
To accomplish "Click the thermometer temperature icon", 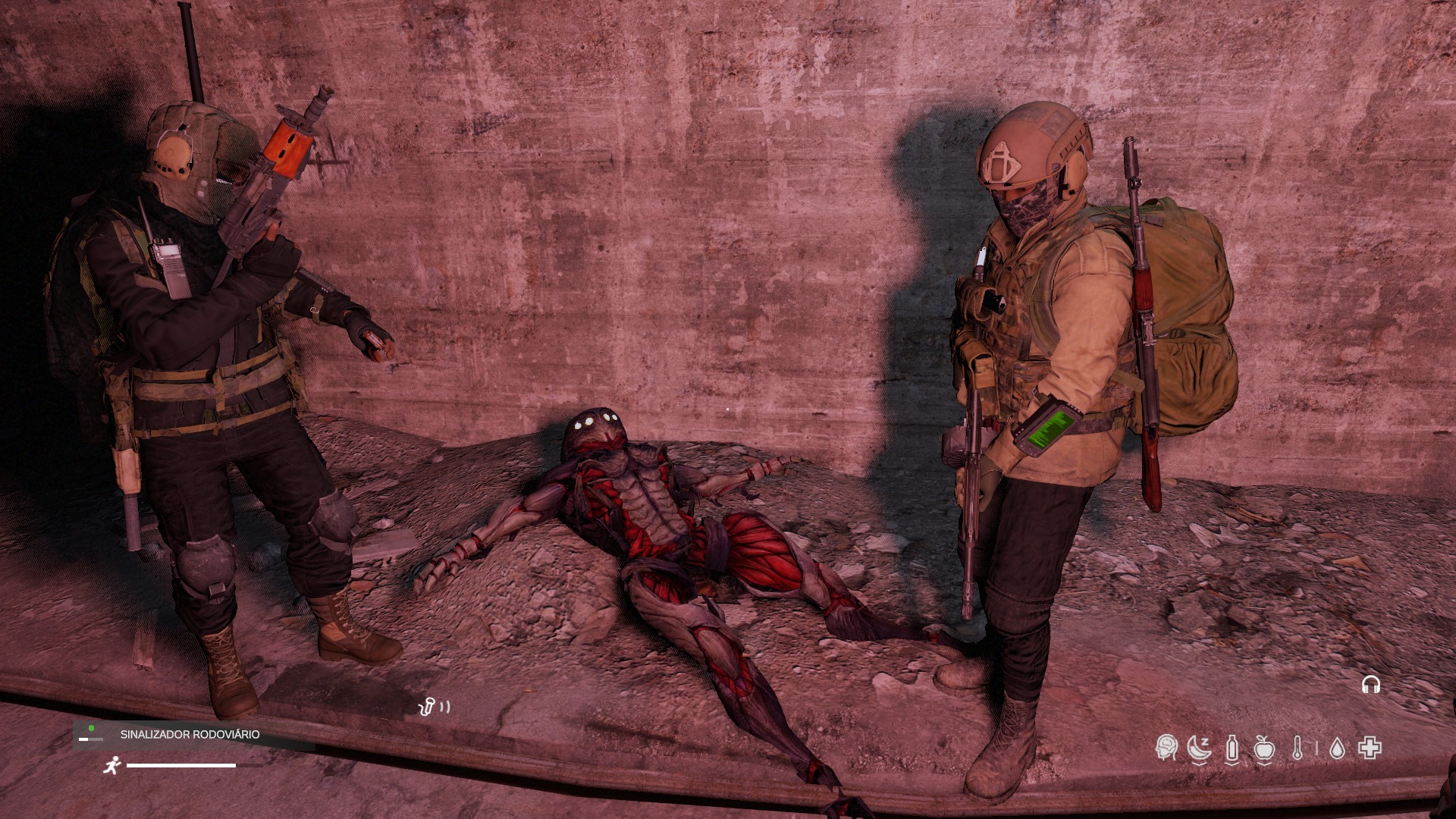I will 1298,748.
